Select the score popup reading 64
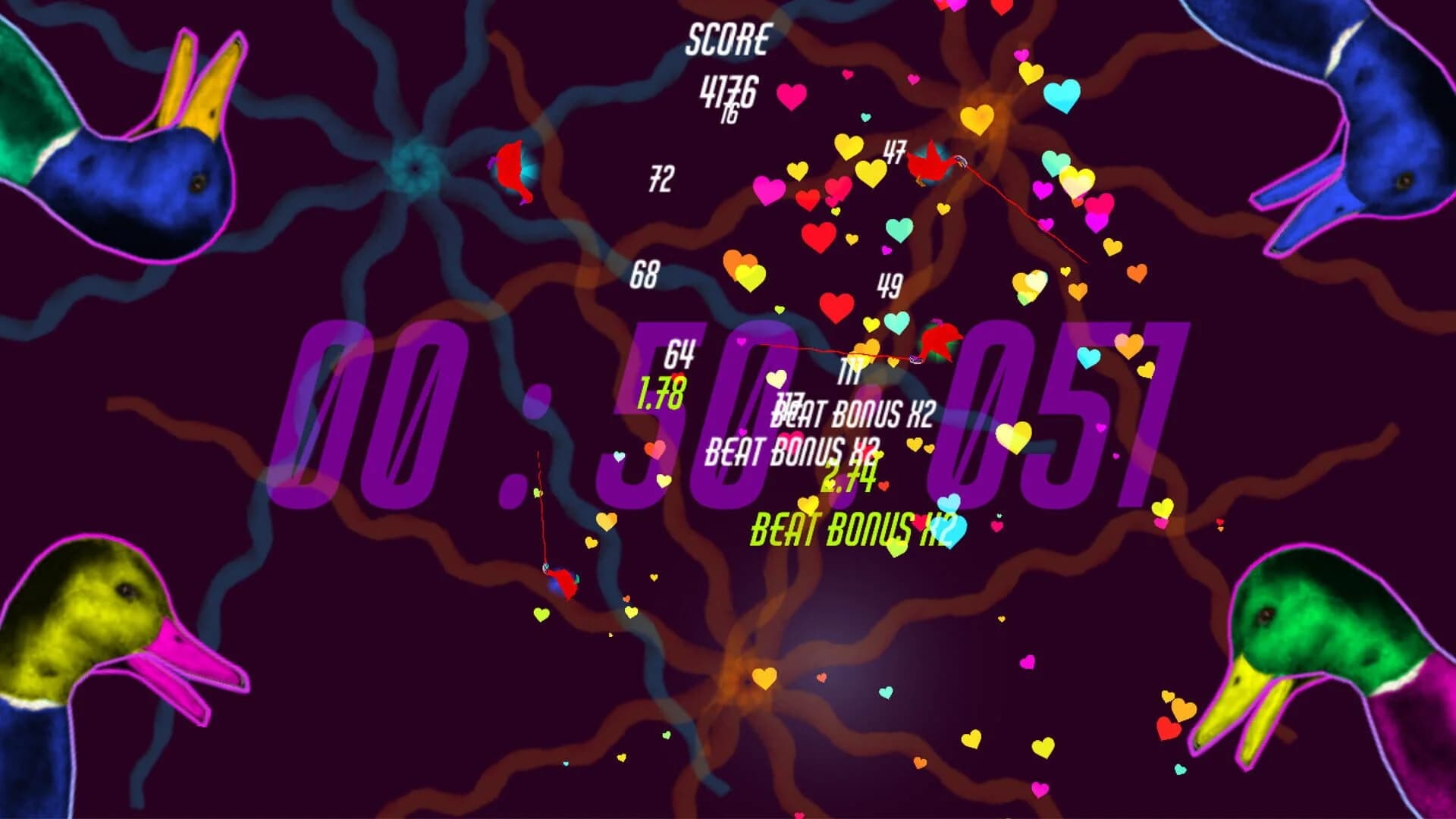 point(681,354)
